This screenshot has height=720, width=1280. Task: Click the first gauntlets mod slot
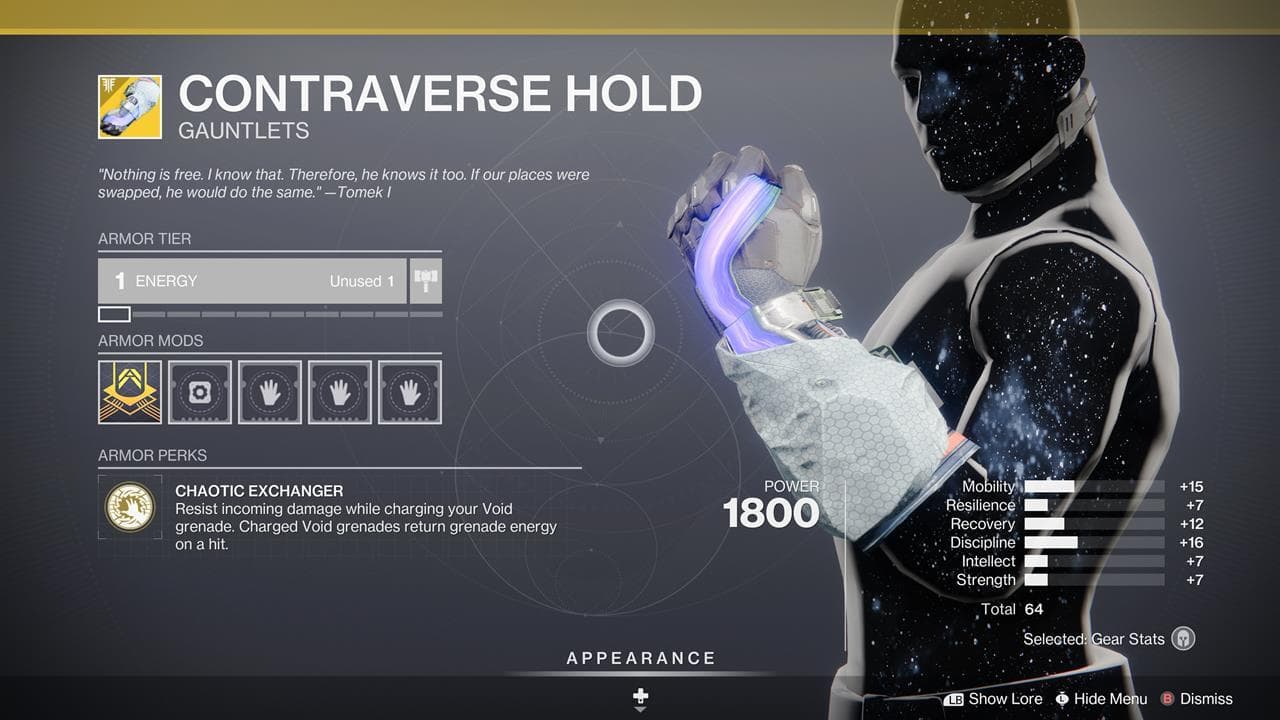tap(269, 392)
